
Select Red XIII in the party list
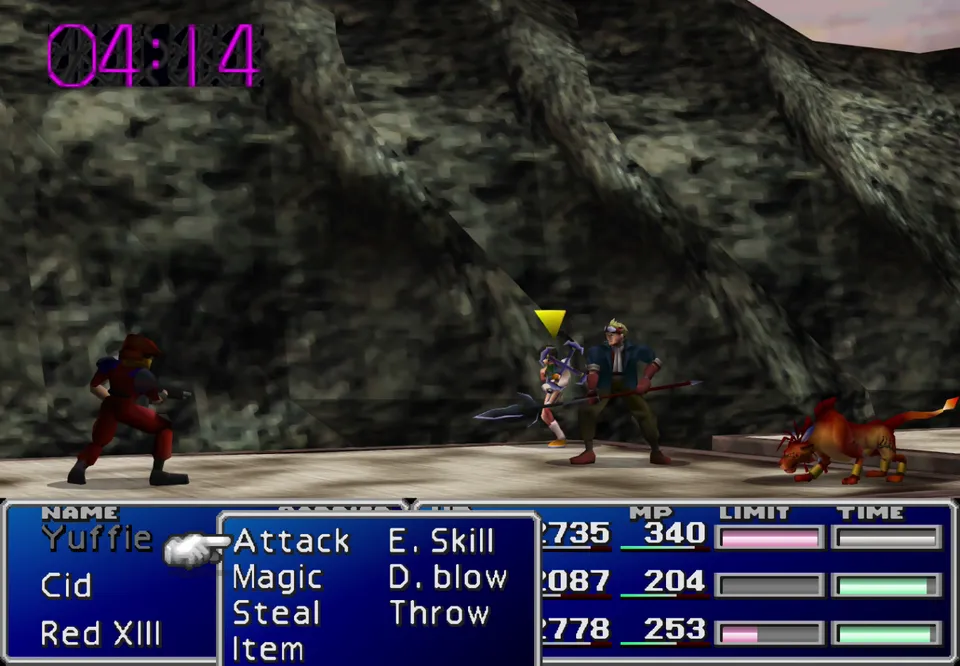pos(100,634)
